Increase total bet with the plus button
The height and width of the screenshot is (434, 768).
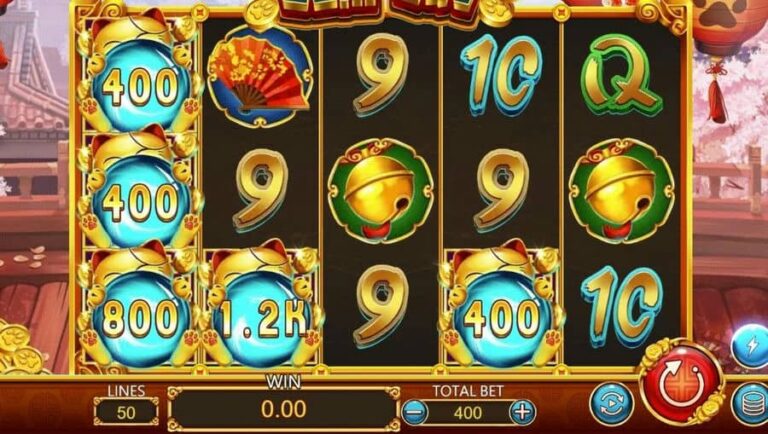point(522,411)
